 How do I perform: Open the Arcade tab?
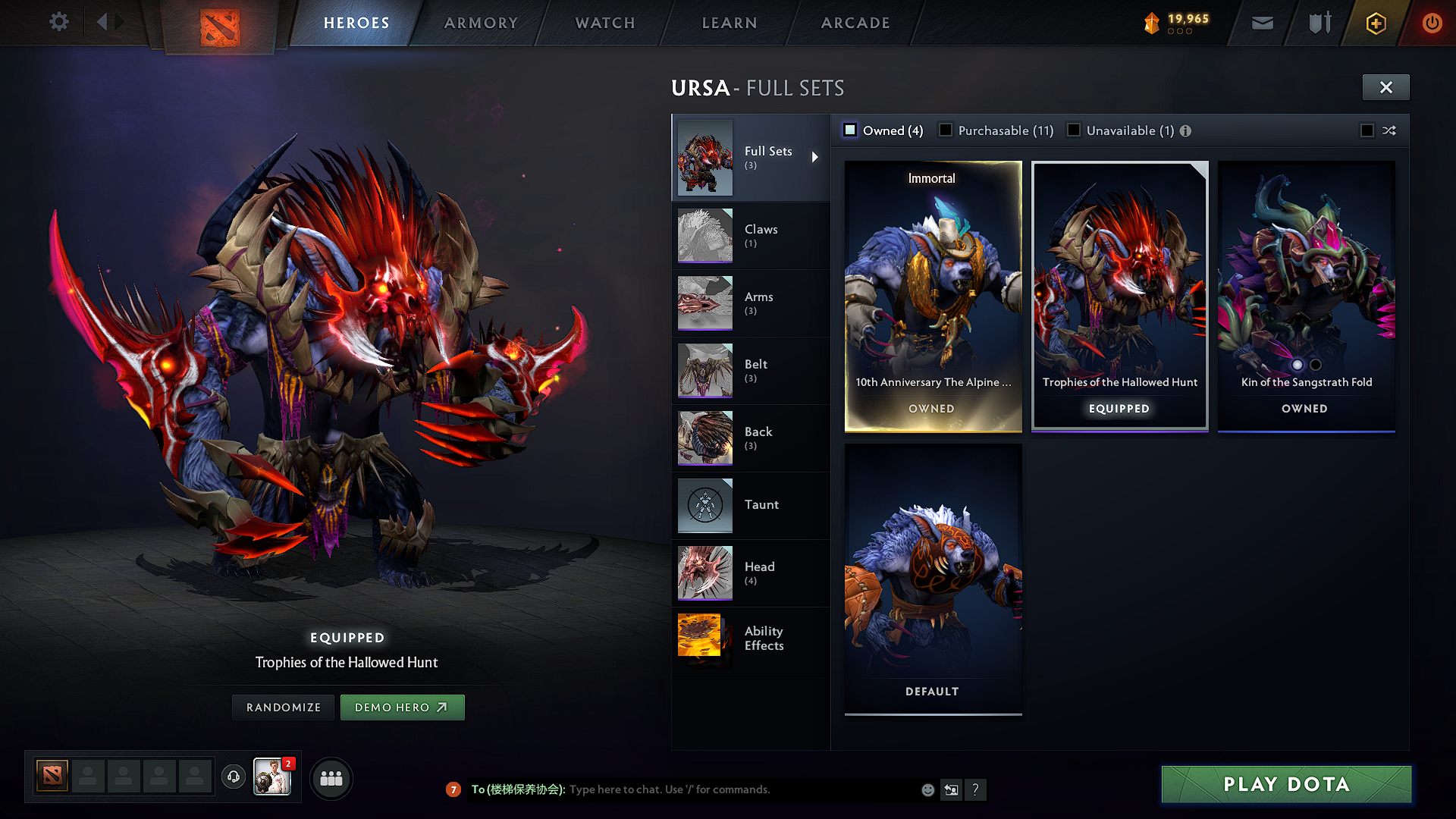[855, 23]
